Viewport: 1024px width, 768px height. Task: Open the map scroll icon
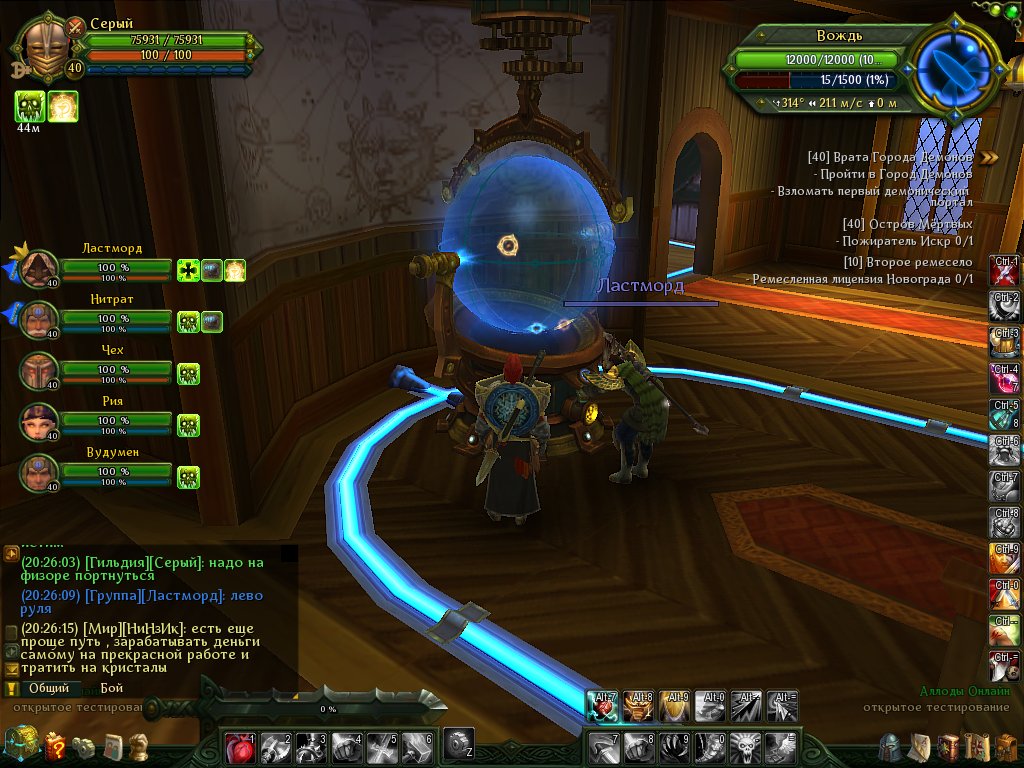pyautogui.click(x=978, y=747)
